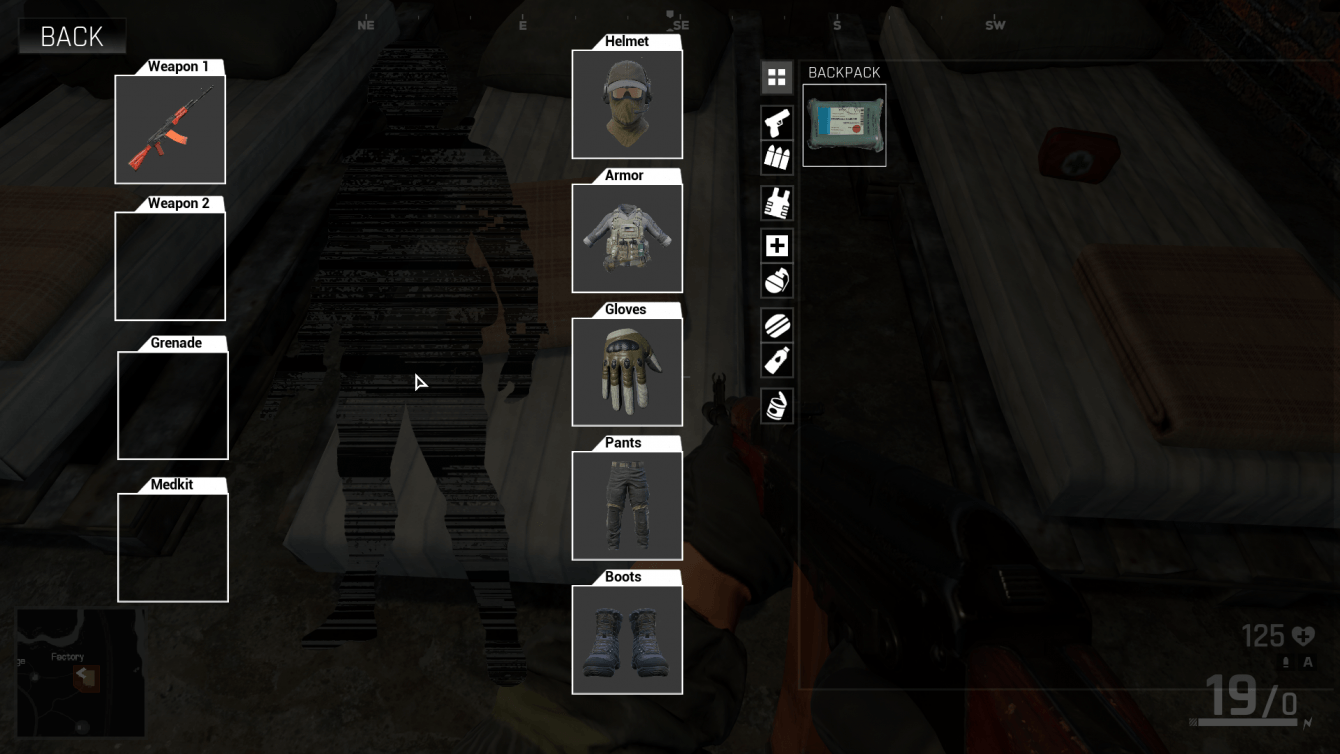Select the bandage item in the backpack
1340x754 pixels.
point(844,125)
